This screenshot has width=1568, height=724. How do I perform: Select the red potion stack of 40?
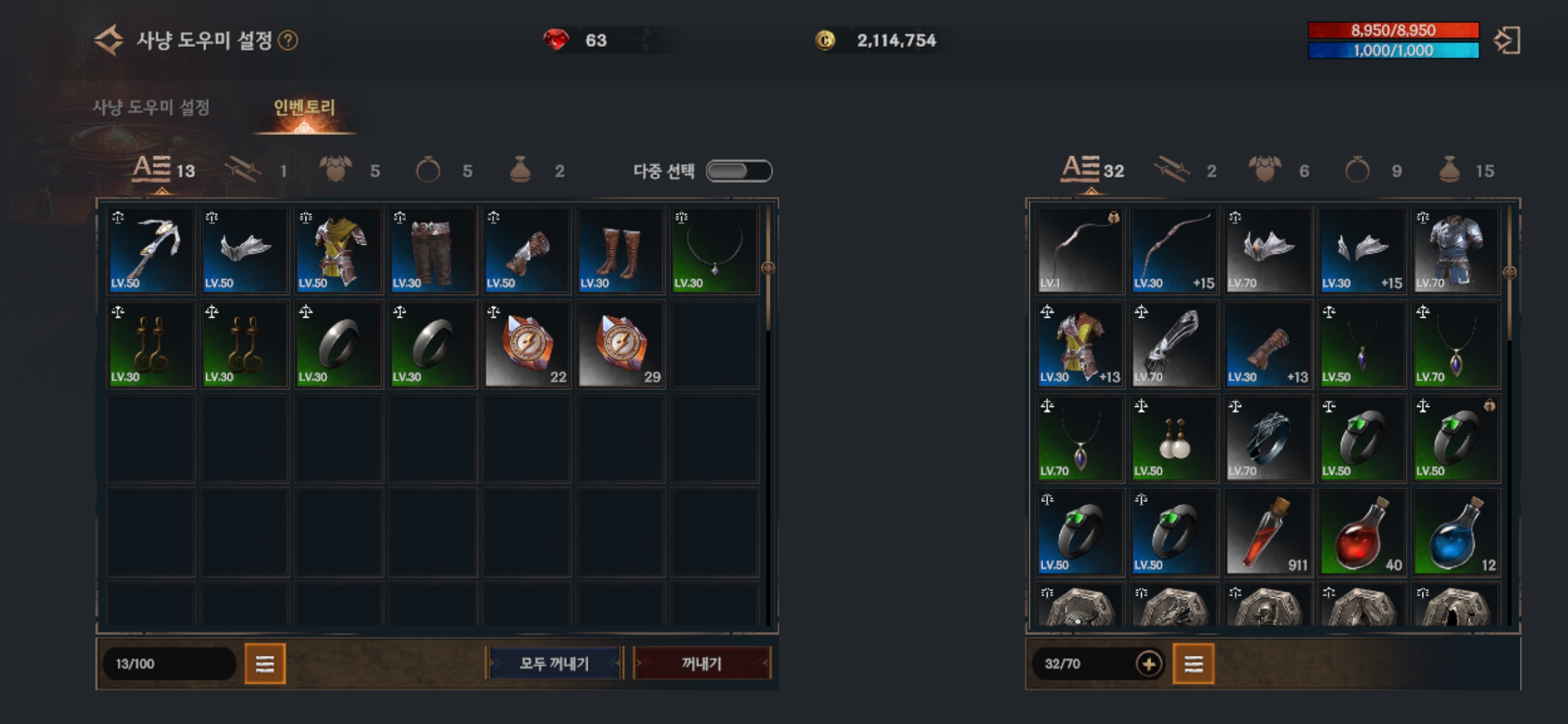coord(1362,532)
